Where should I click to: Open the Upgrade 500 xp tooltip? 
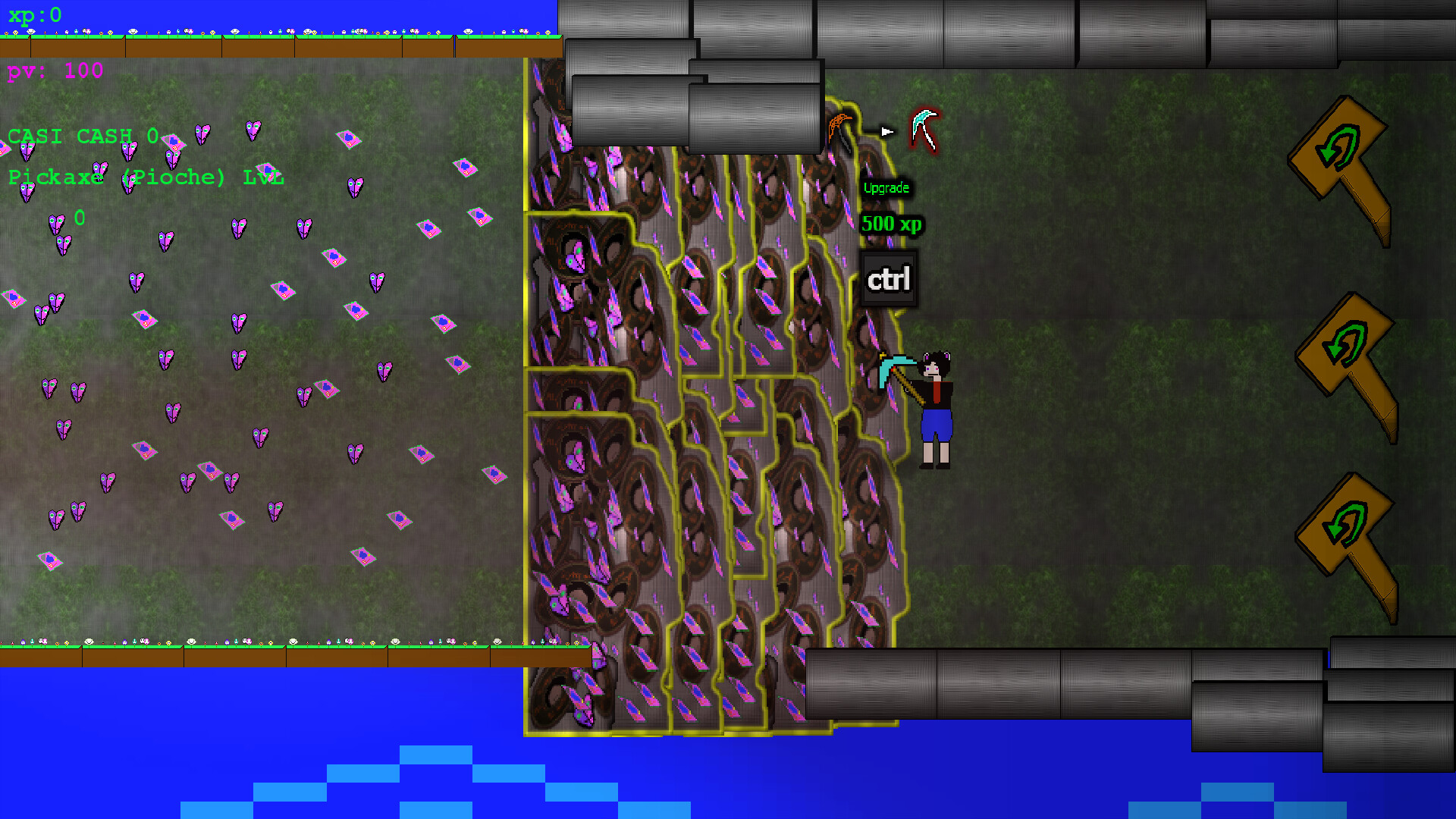click(889, 205)
